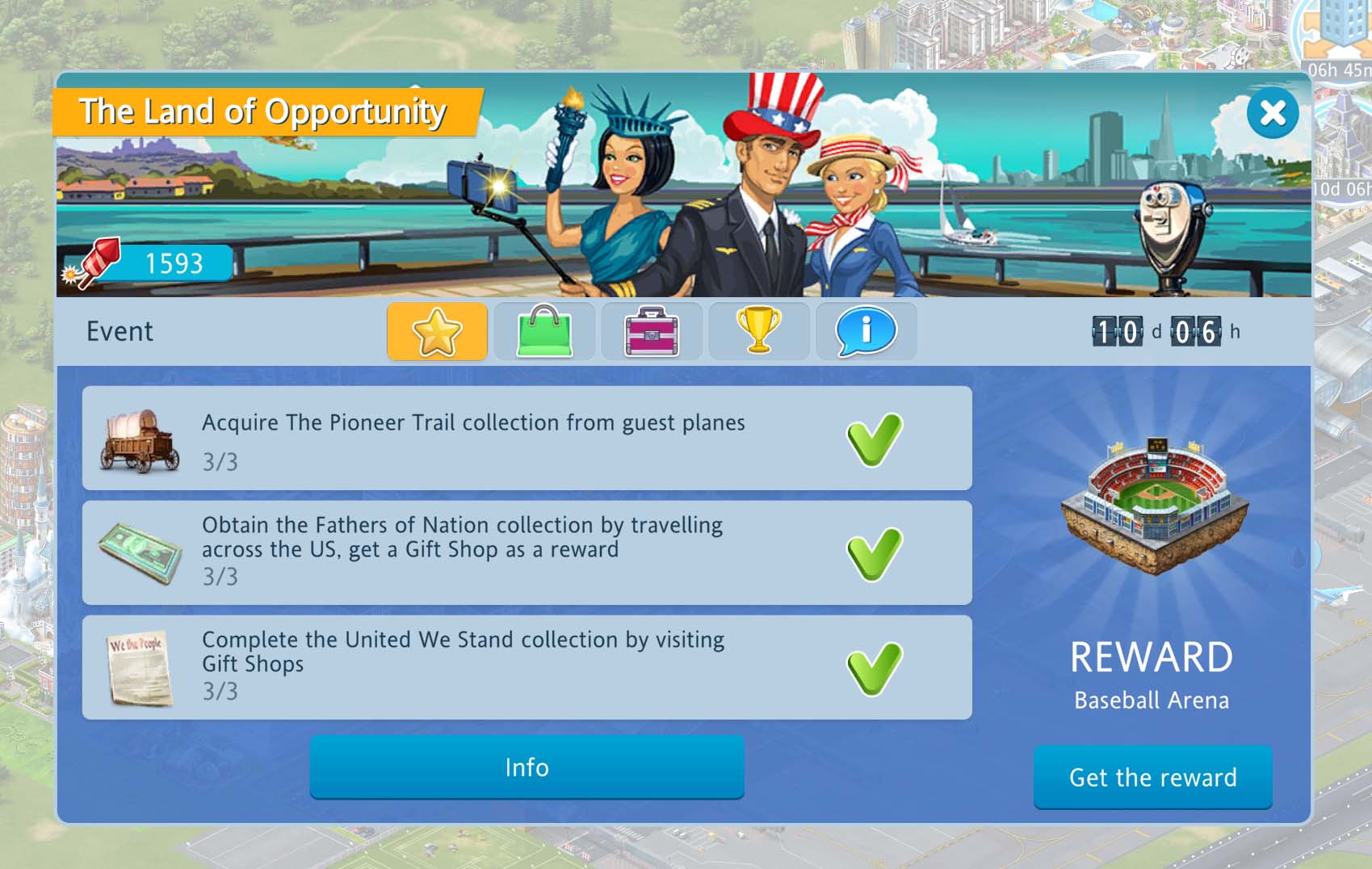
Task: Open the blue info bubble tab
Action: pyautogui.click(x=866, y=331)
